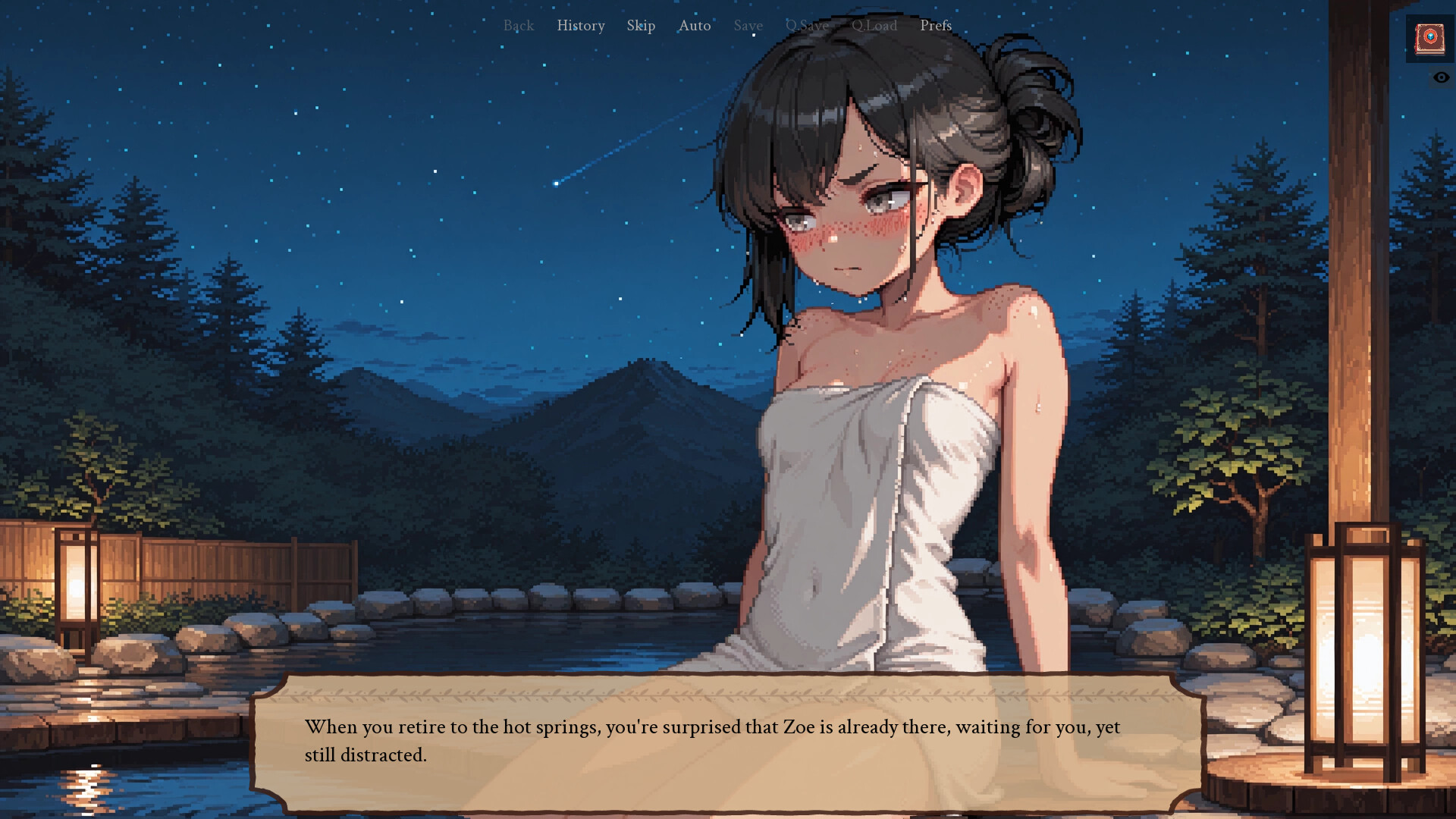The image size is (1456, 819).
Task: Activate Skip mode
Action: pos(641,26)
